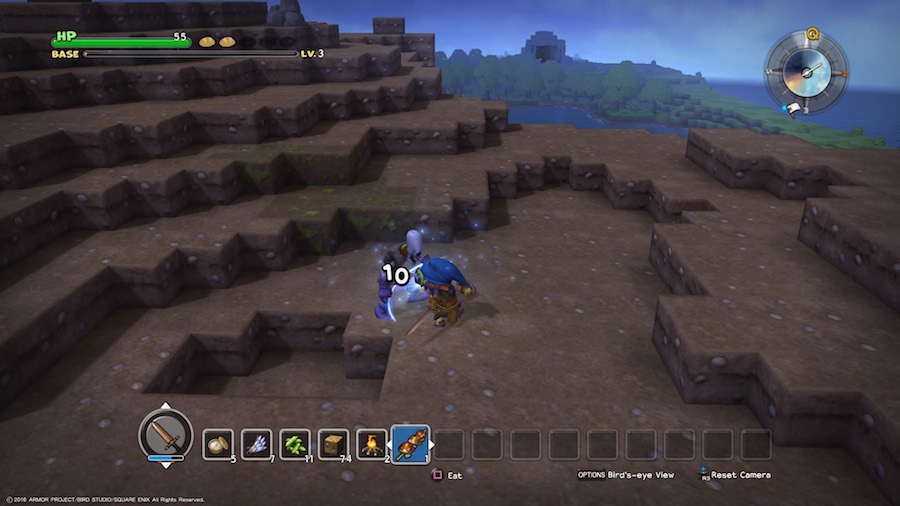Viewport: 900px width, 506px height.
Task: Select the bonfire item slot
Action: [x=372, y=444]
